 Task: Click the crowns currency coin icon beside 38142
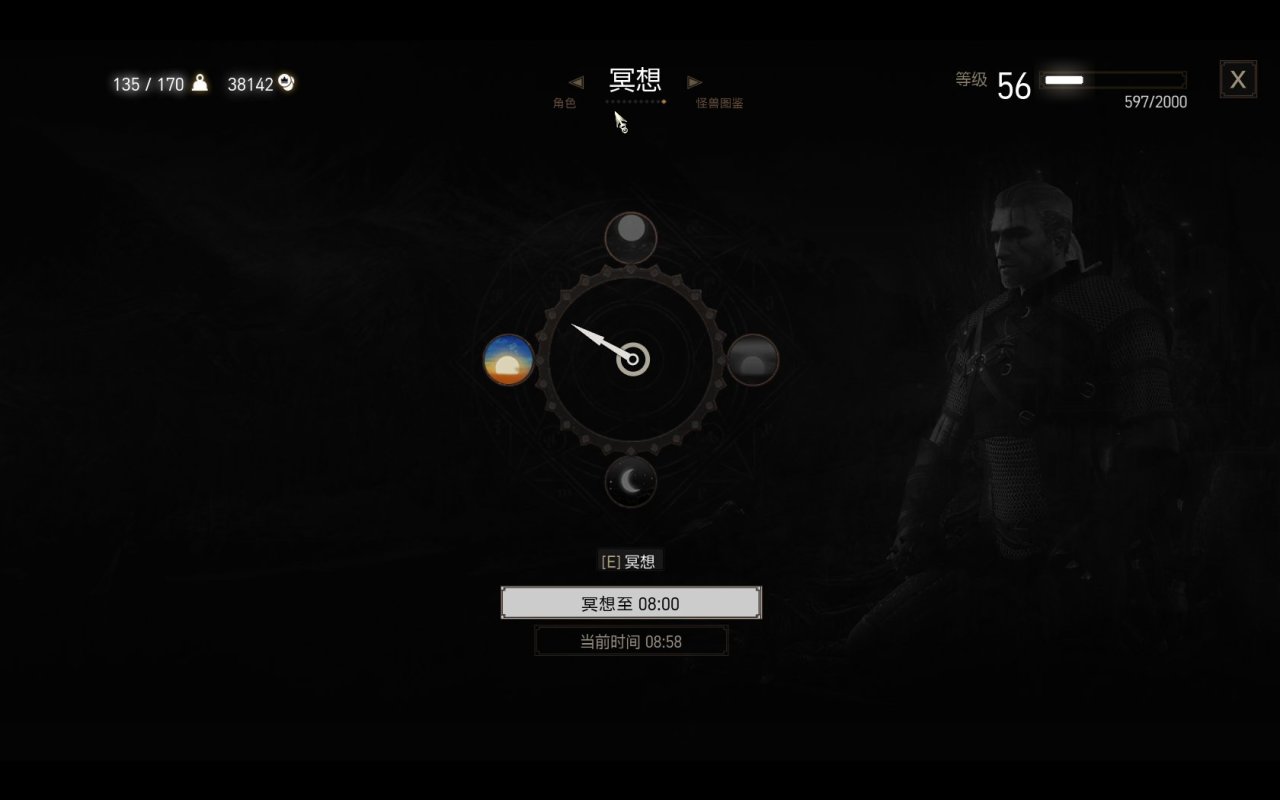(x=287, y=84)
